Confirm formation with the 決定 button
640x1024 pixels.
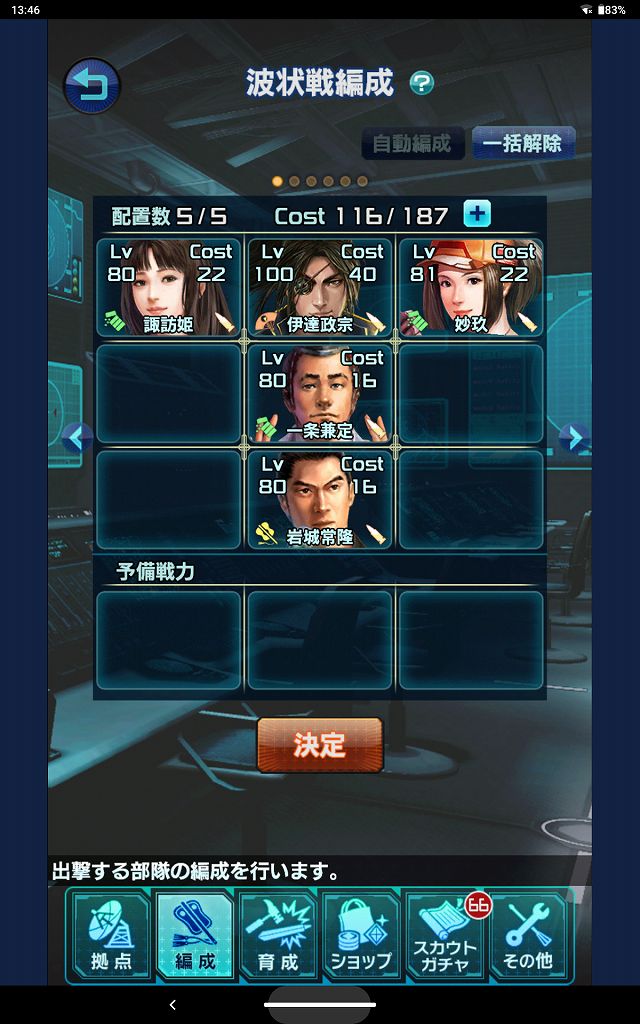(320, 745)
